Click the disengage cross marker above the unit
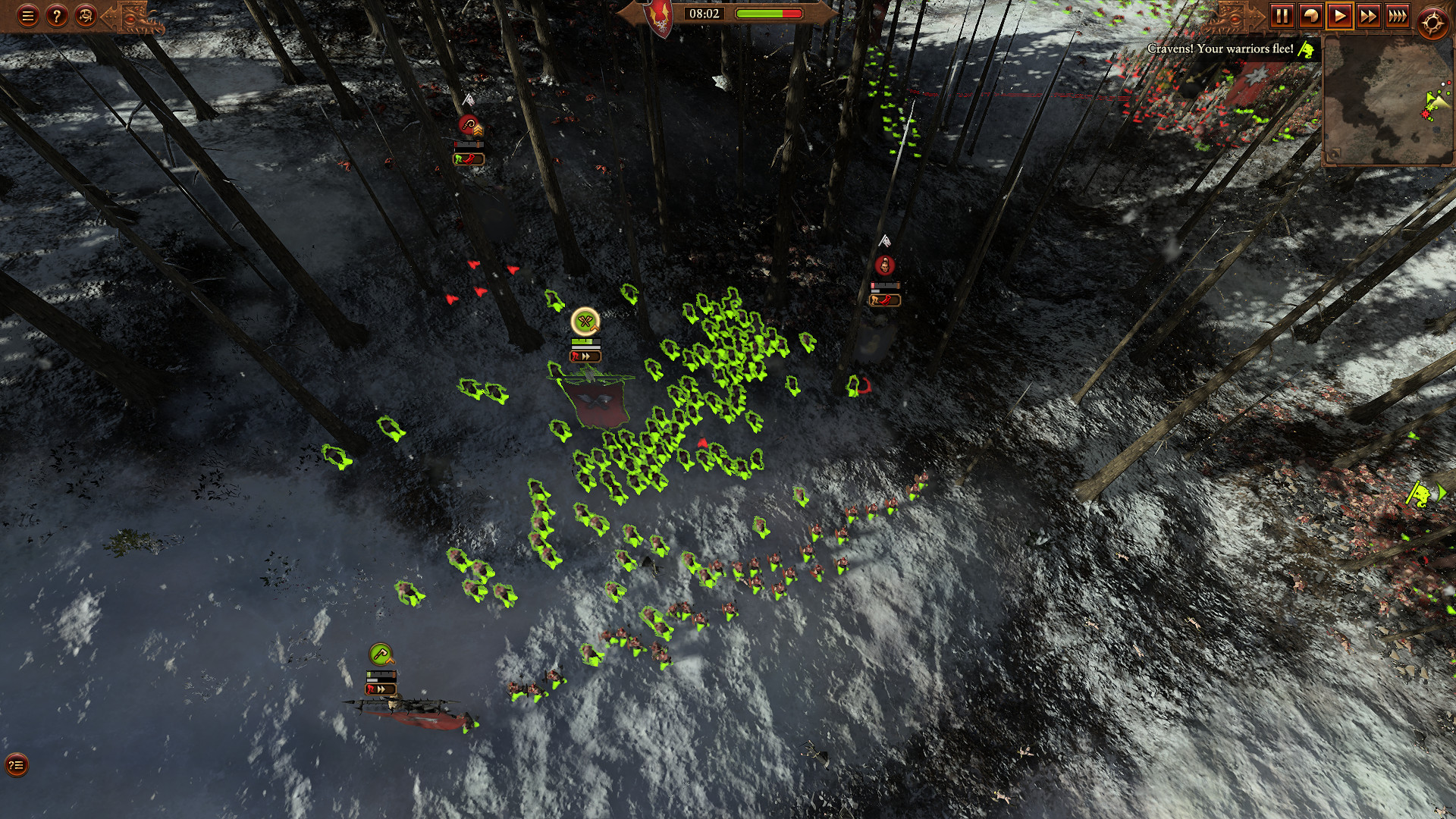This screenshot has height=819, width=1456. pos(585,322)
